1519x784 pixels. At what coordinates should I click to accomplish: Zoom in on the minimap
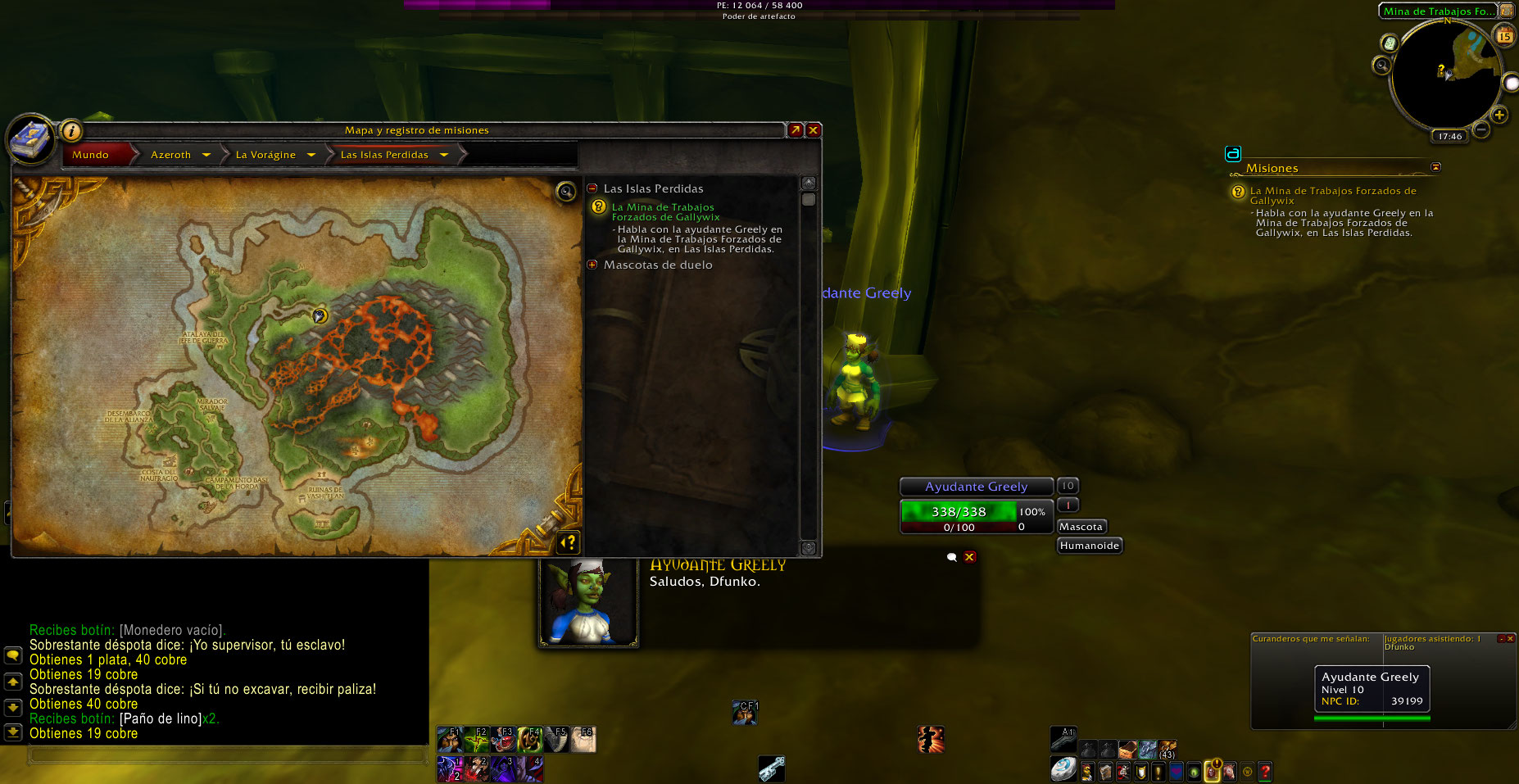(x=1499, y=115)
